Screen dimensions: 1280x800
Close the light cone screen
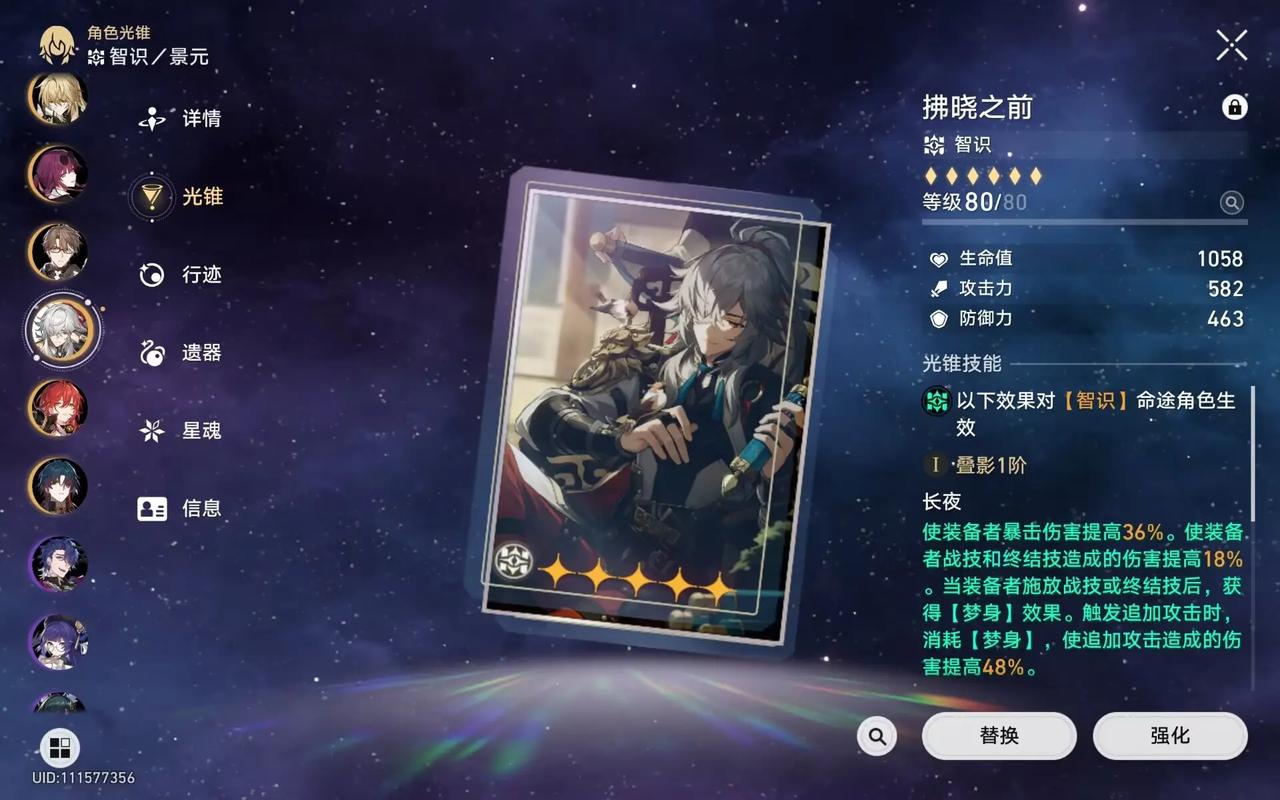[x=1231, y=45]
